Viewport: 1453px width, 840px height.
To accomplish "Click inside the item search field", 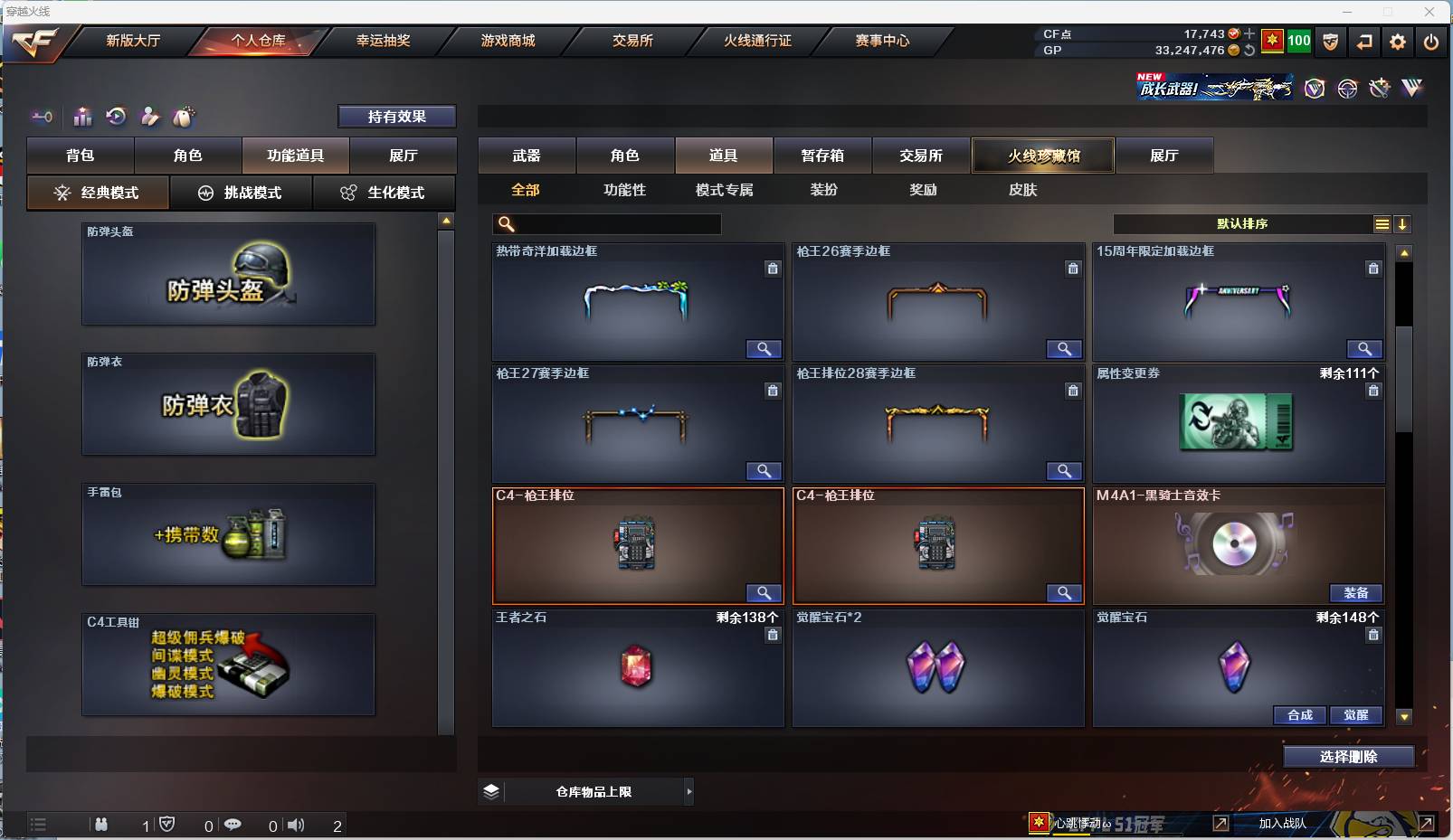I will [615, 223].
